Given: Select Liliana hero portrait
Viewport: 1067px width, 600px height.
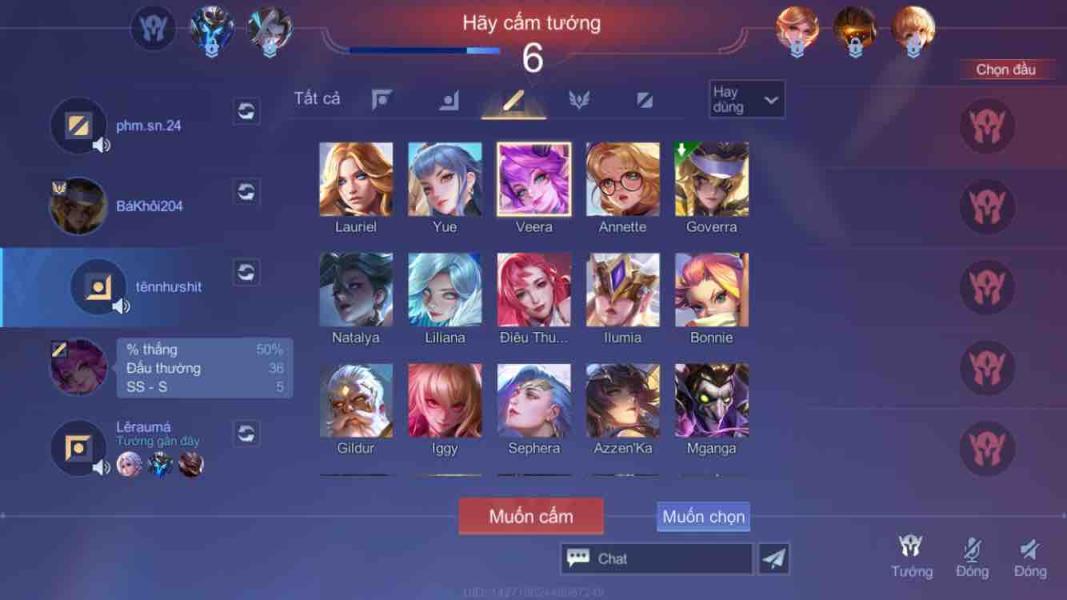Looking at the screenshot, I should [x=445, y=290].
